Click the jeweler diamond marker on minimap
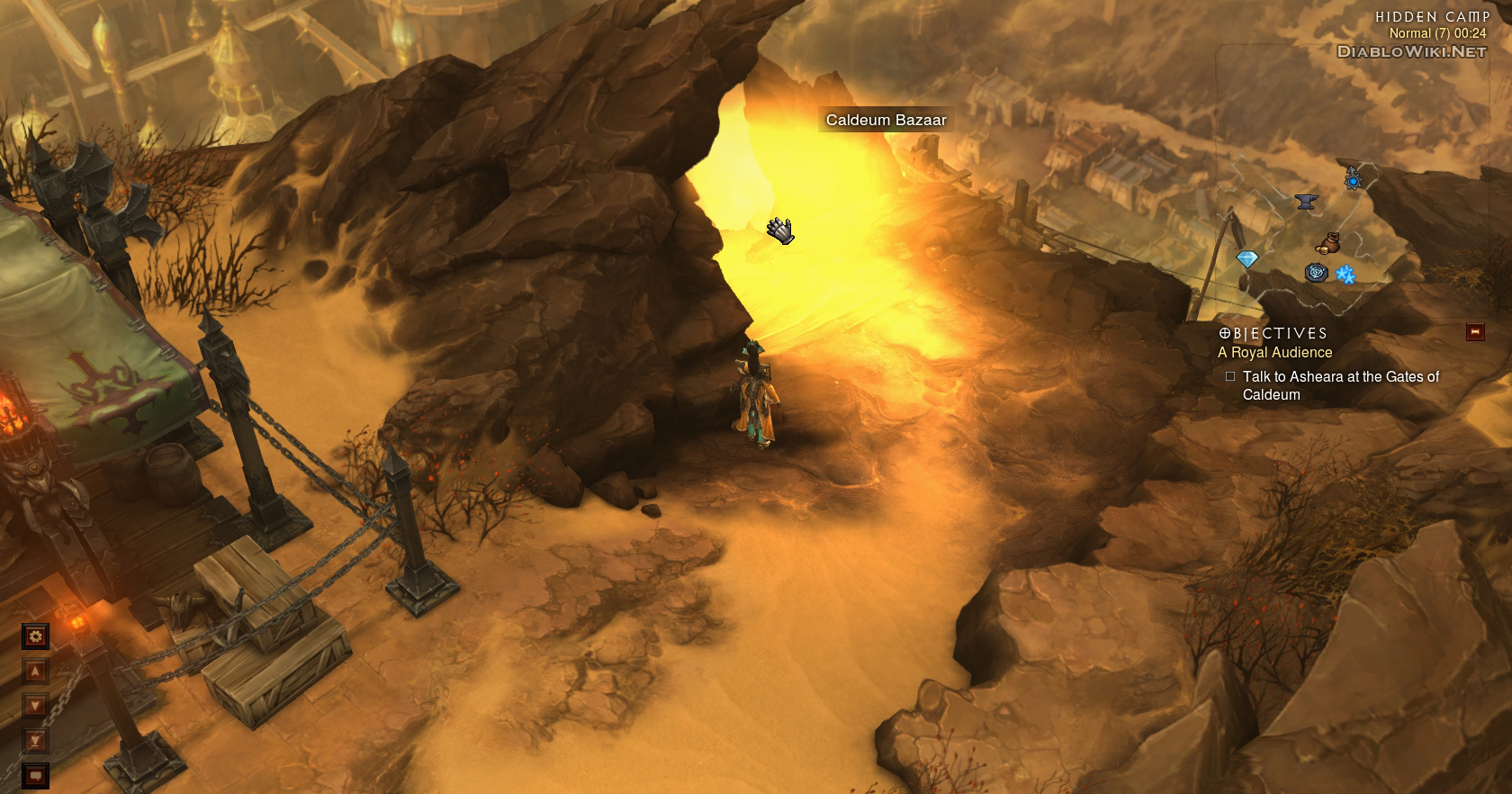Viewport: 1512px width, 794px height. 1246,259
